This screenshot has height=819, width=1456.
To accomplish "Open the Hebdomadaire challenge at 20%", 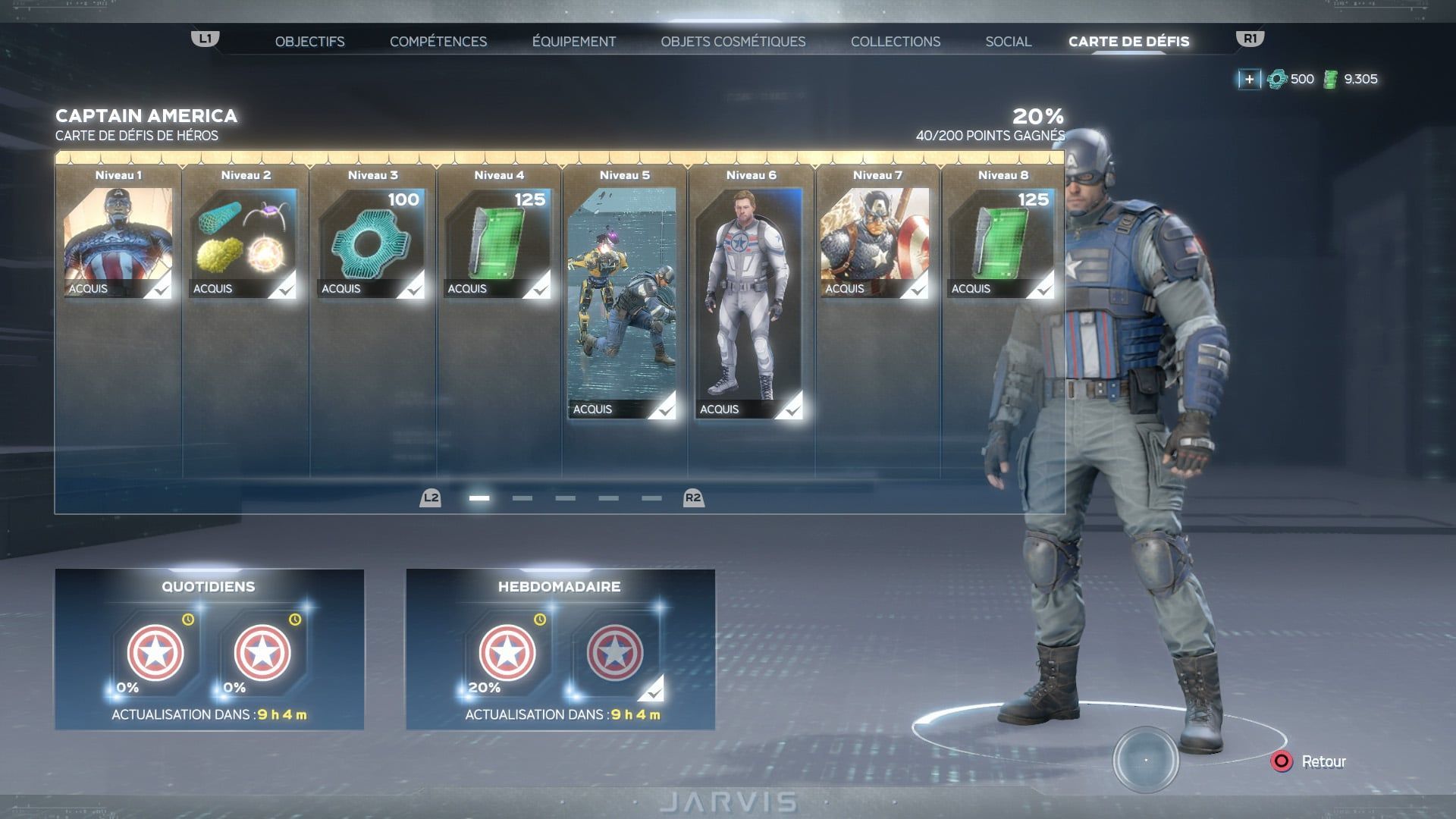I will coord(507,652).
